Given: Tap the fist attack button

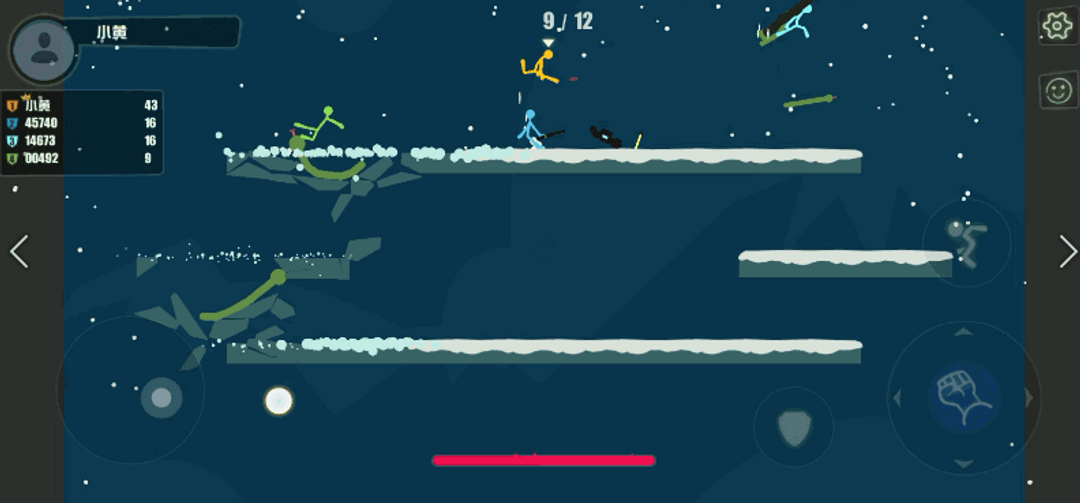Looking at the screenshot, I should (963, 396).
